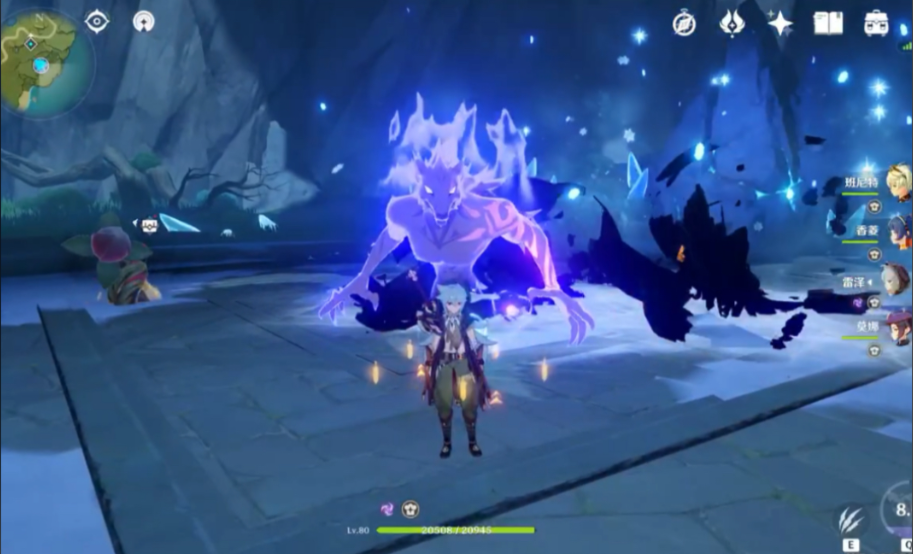Open the four-pointed star Wish icon
The height and width of the screenshot is (554, 913).
tap(779, 23)
